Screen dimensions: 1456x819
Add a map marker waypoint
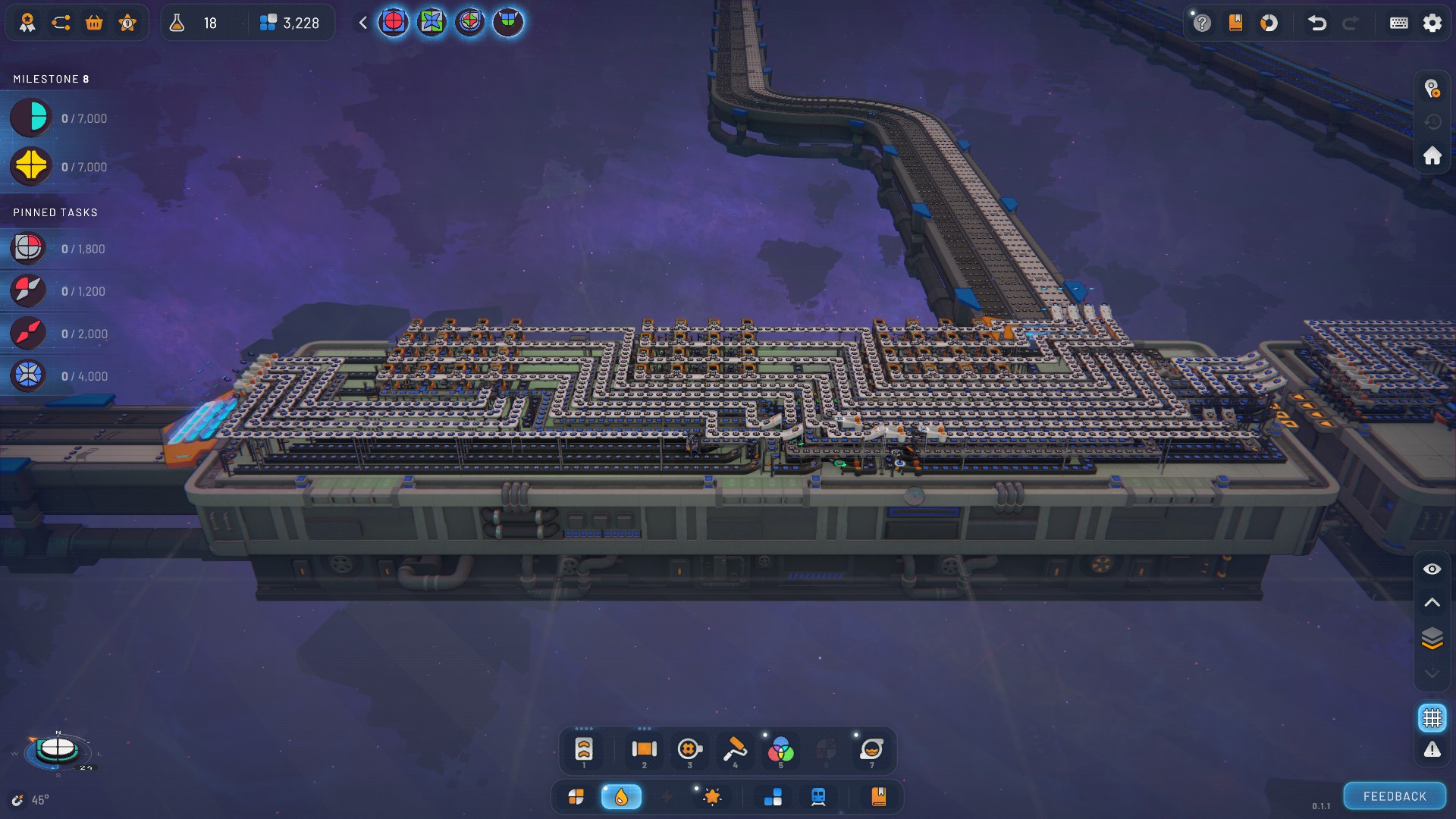pos(1432,89)
